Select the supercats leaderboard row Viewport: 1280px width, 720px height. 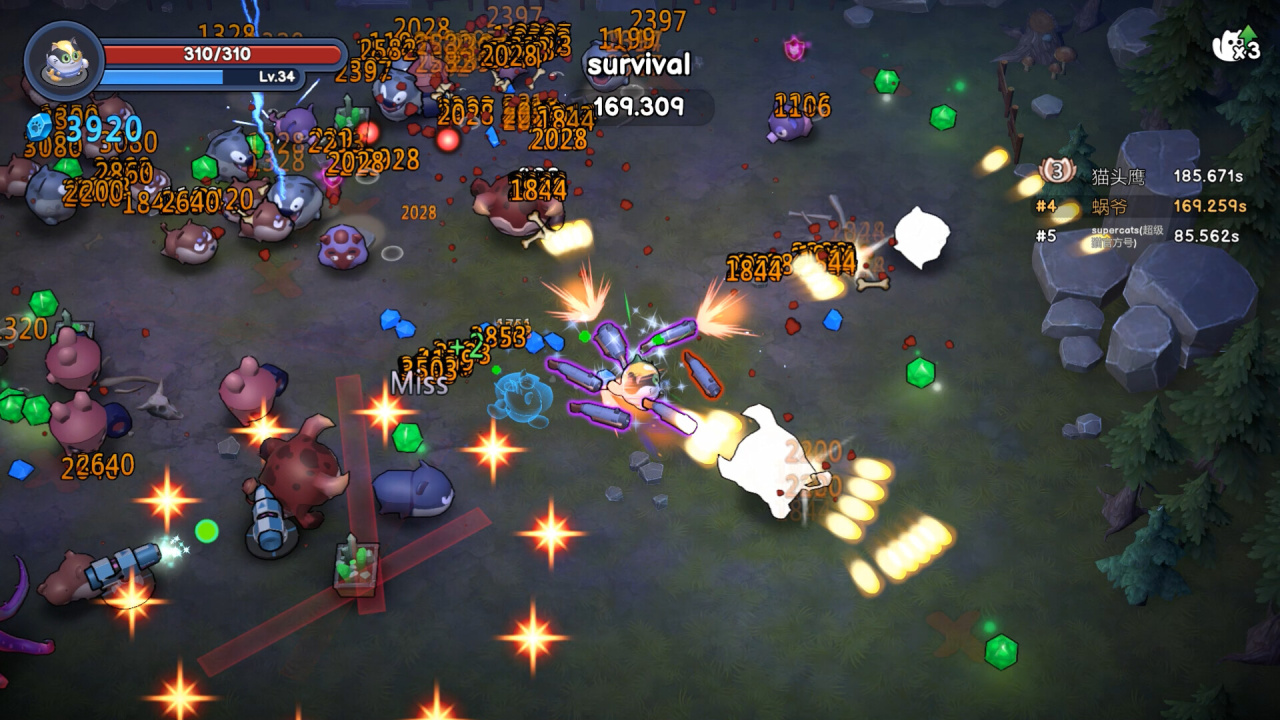1142,236
